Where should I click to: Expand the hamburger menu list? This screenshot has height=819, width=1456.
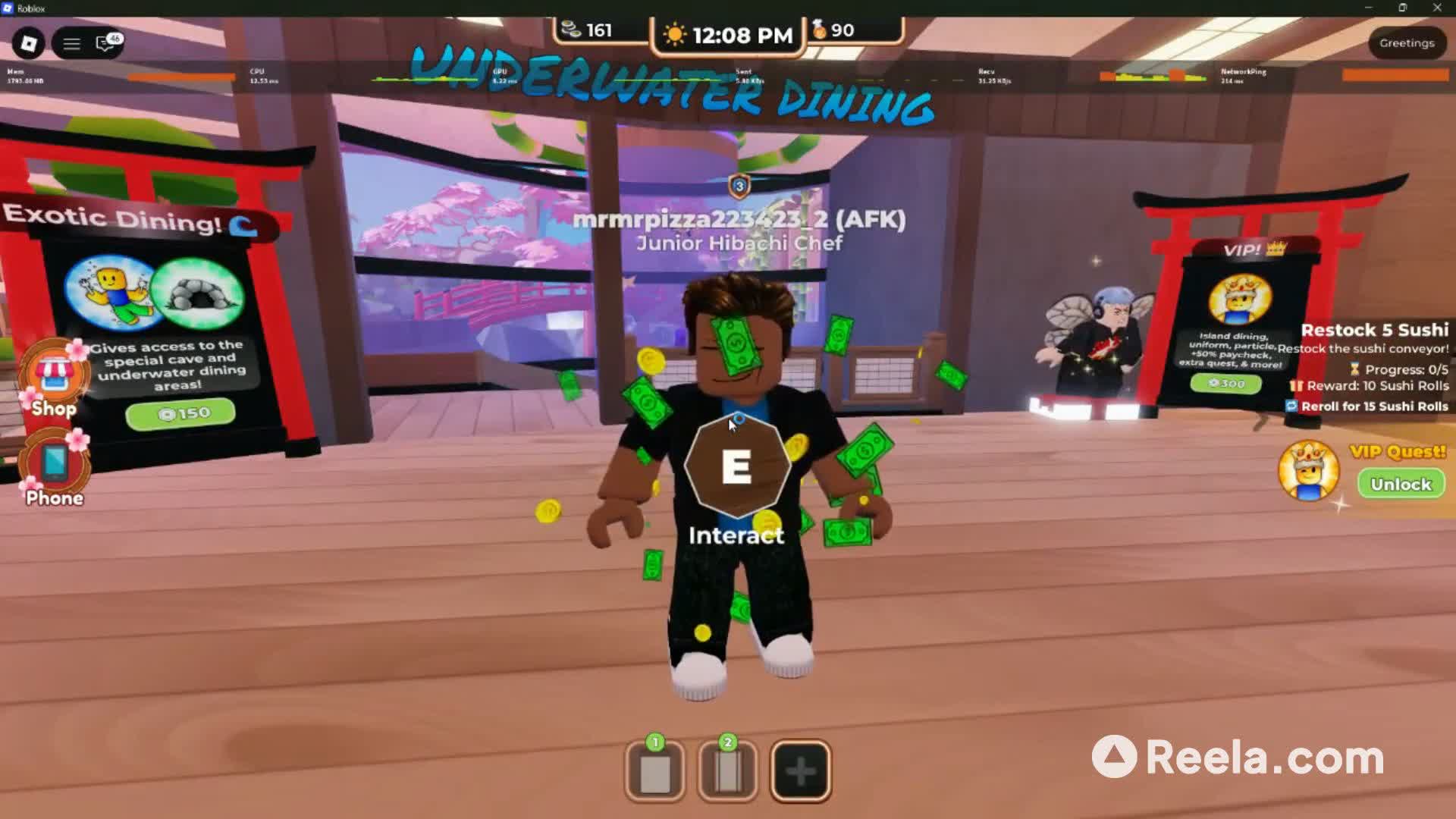[71, 43]
